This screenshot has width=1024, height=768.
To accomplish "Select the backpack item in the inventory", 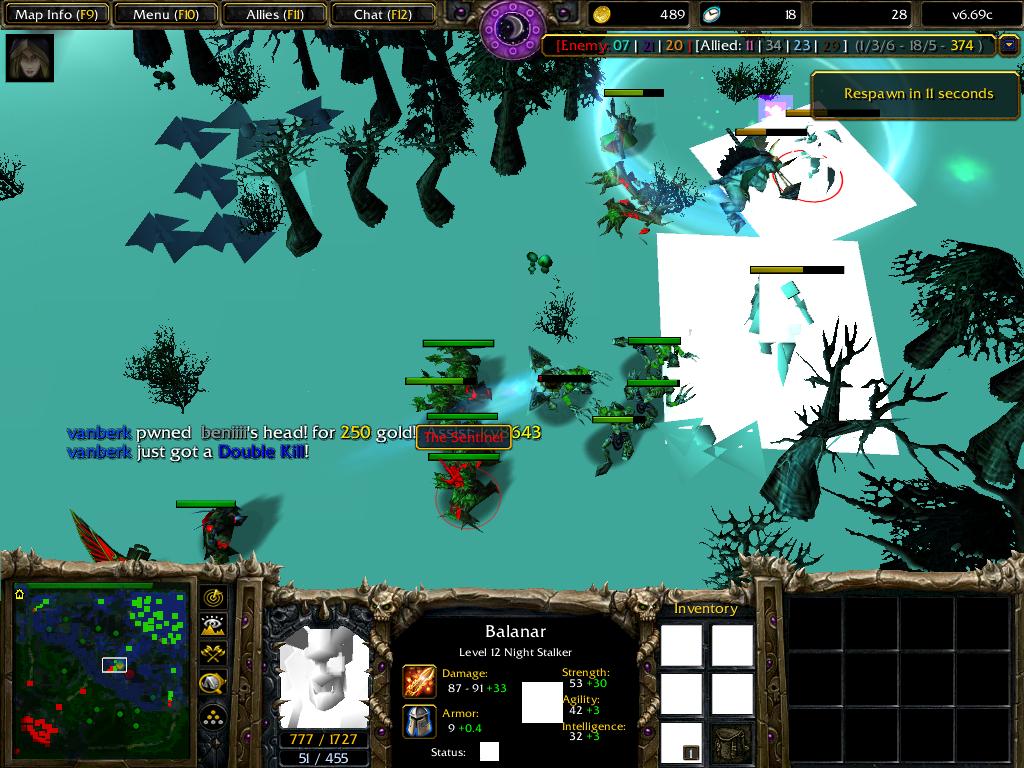I will pyautogui.click(x=732, y=742).
